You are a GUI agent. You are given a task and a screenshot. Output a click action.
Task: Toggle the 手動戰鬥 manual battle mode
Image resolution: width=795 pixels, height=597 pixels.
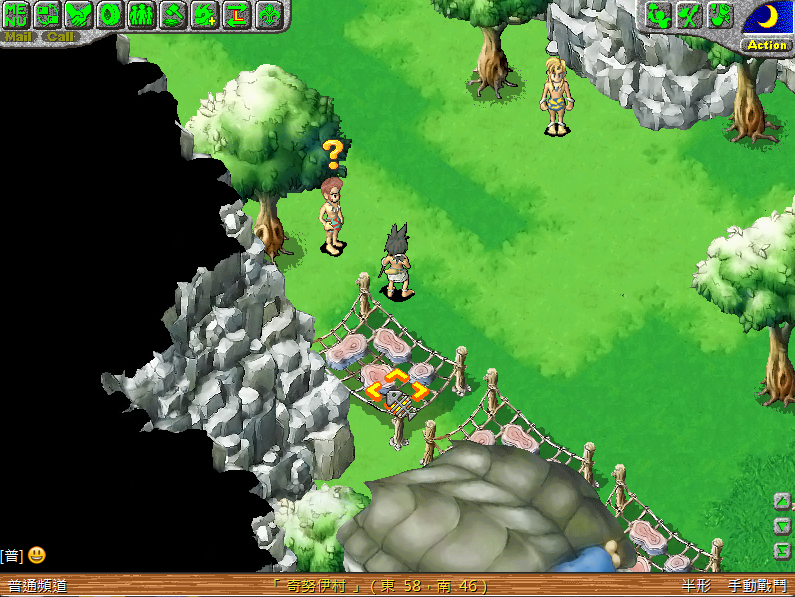coord(757,586)
